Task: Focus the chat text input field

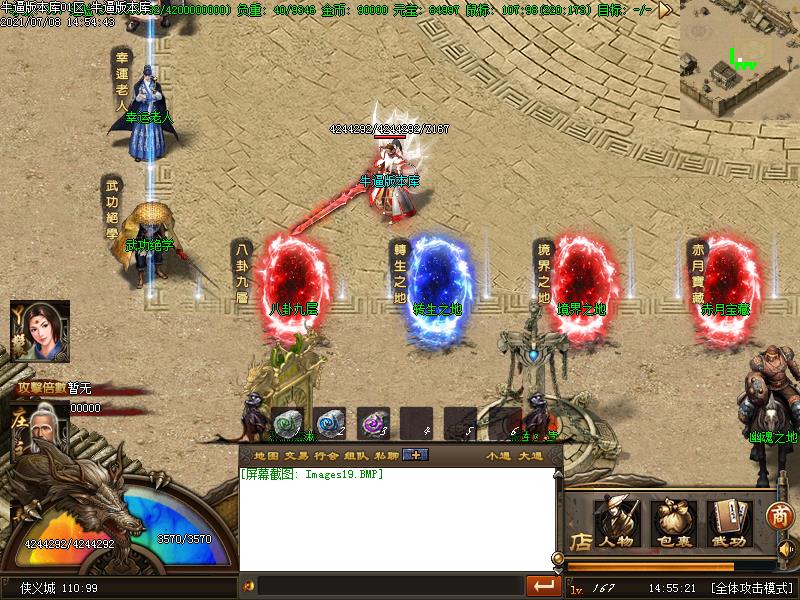Action: 390,585
